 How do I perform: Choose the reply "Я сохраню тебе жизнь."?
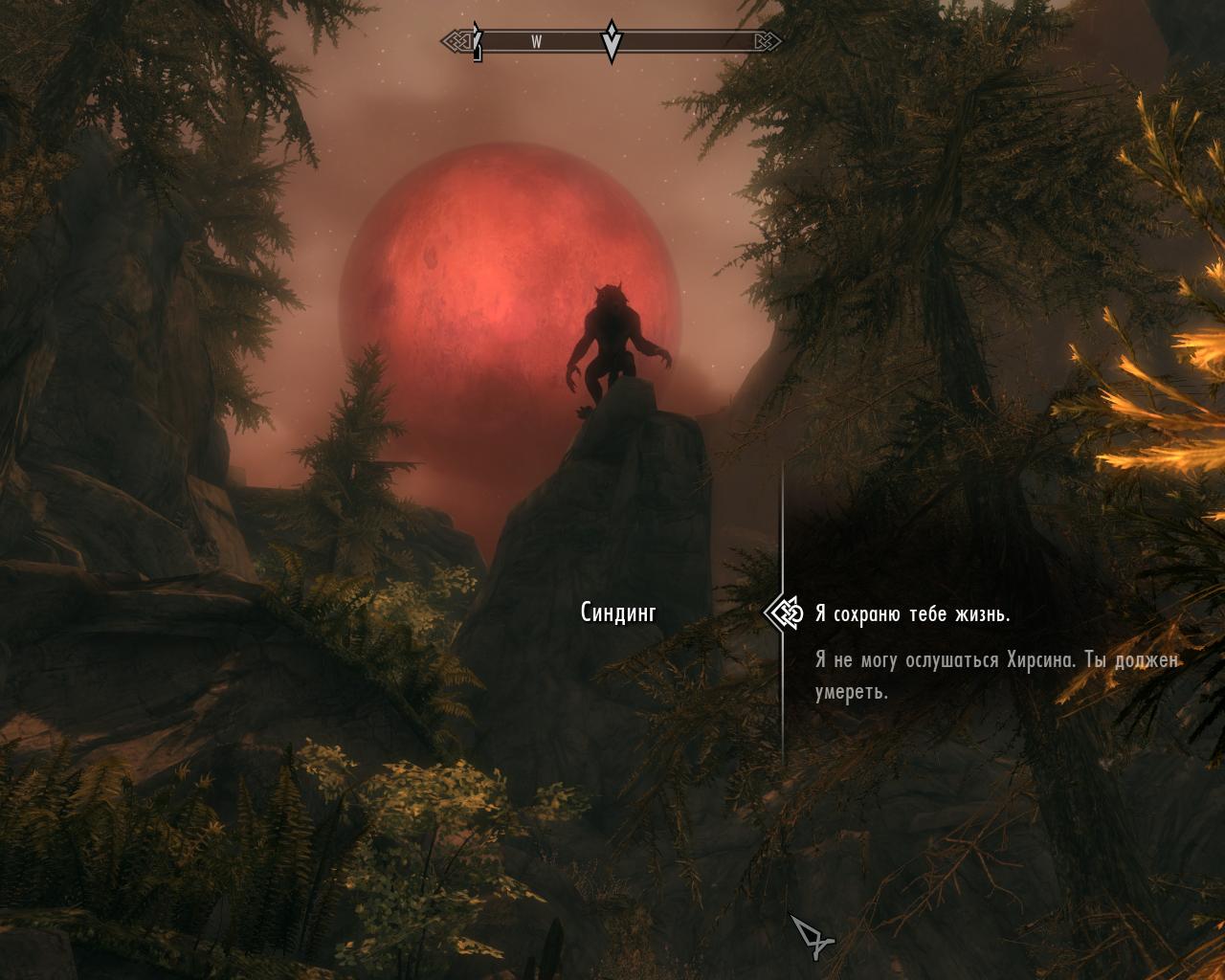[x=912, y=614]
